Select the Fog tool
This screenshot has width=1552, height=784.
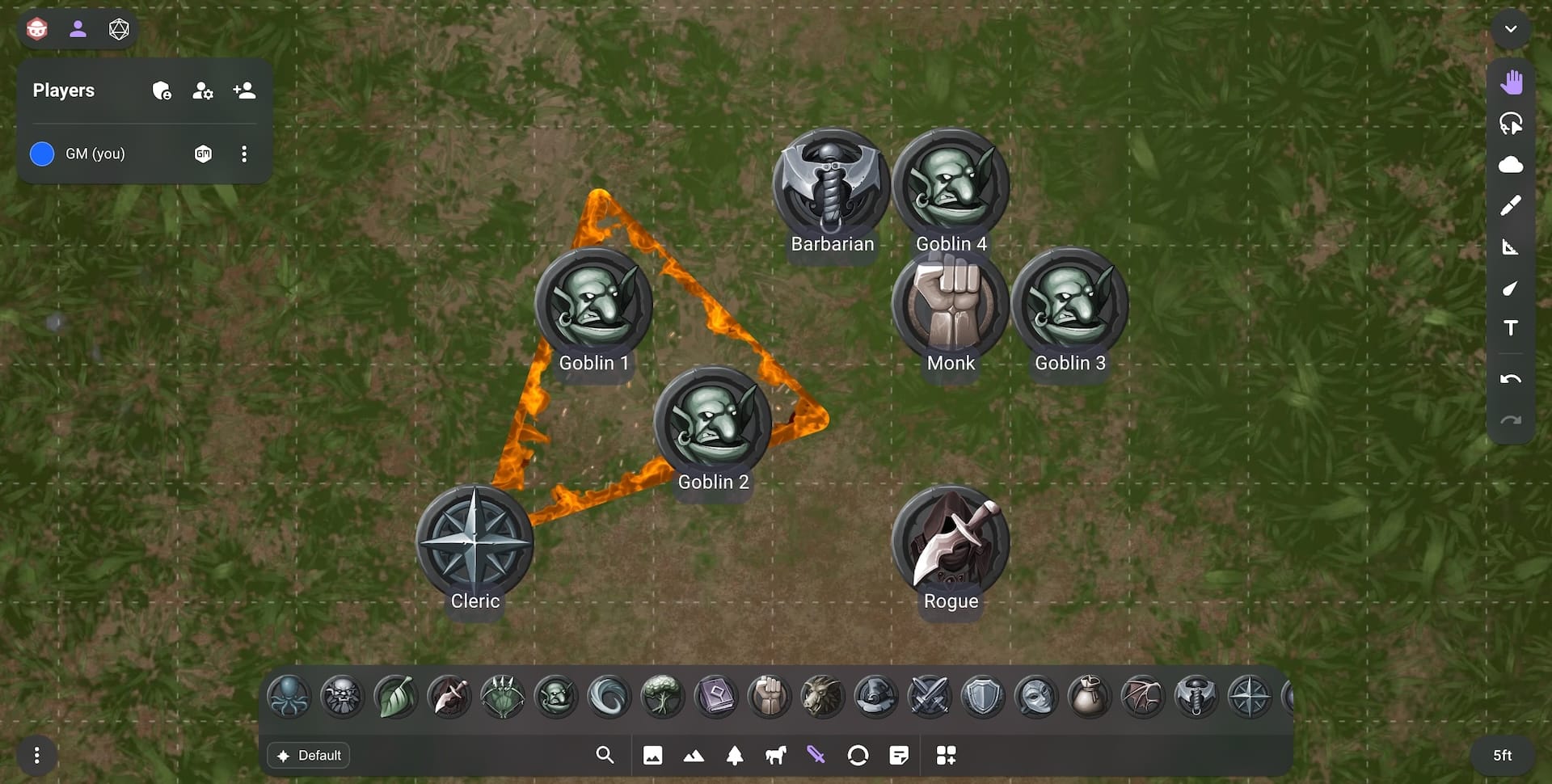[1511, 164]
